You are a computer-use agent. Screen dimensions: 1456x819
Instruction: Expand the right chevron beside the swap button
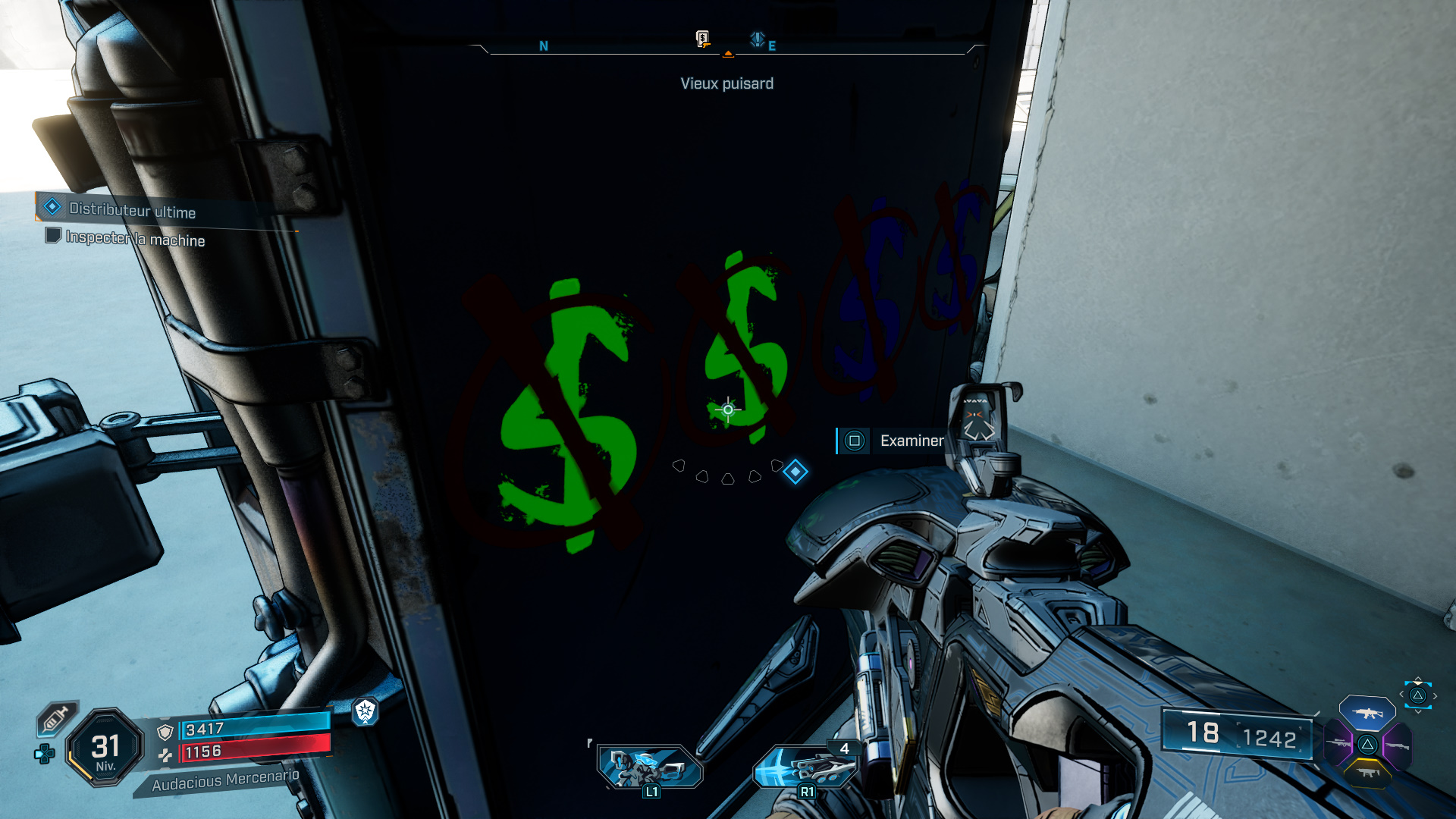[x=1436, y=696]
